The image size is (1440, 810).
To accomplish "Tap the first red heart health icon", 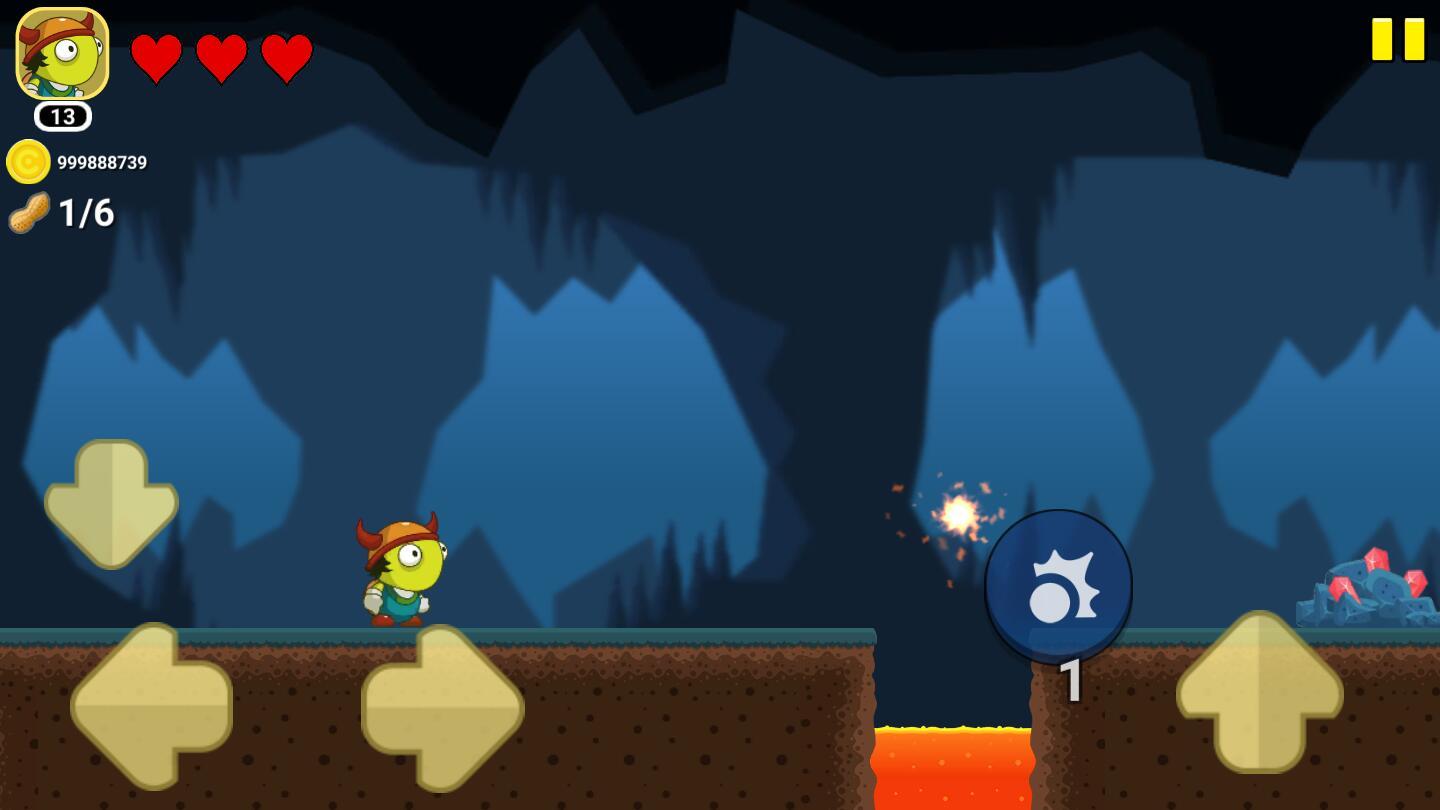I will pos(158,58).
